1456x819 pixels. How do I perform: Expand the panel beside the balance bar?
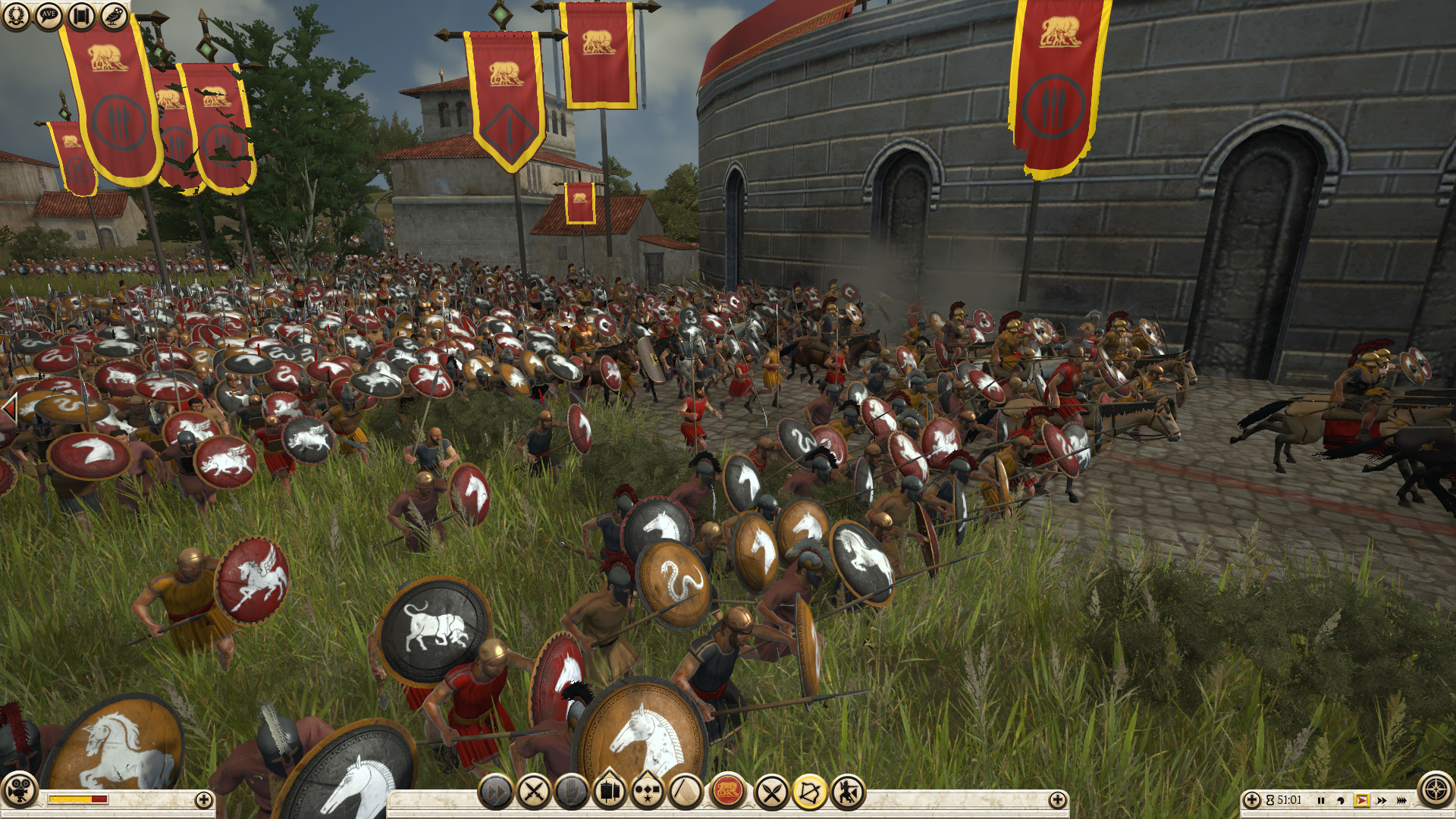tap(203, 799)
